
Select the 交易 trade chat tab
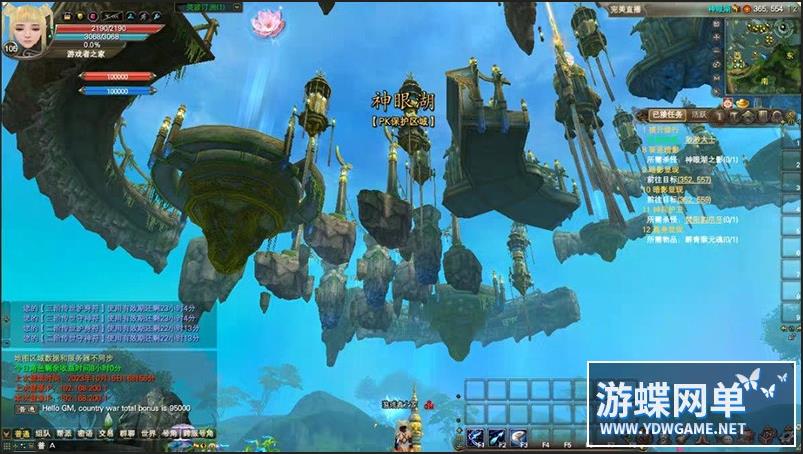pos(106,434)
